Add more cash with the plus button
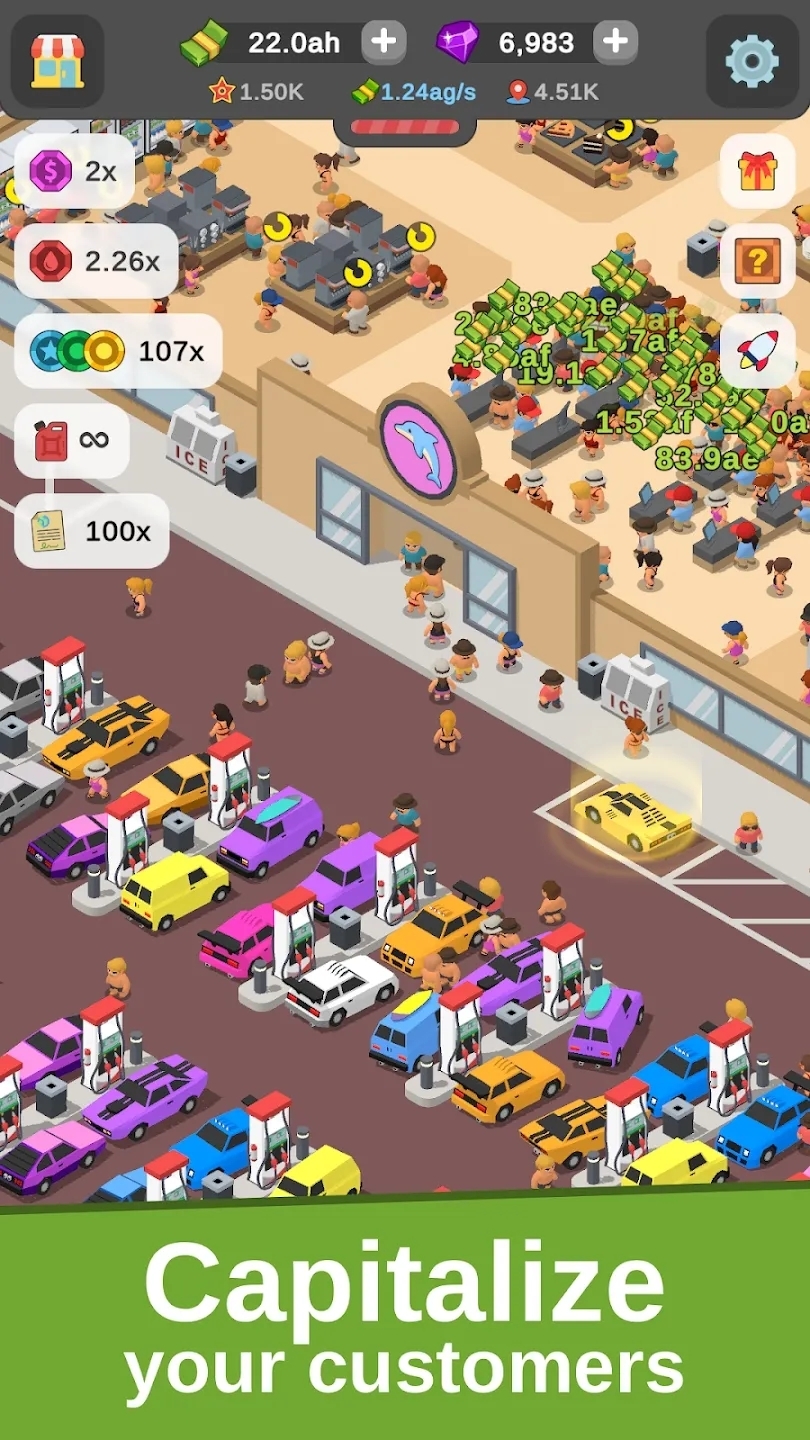810x1440 pixels. (x=383, y=42)
